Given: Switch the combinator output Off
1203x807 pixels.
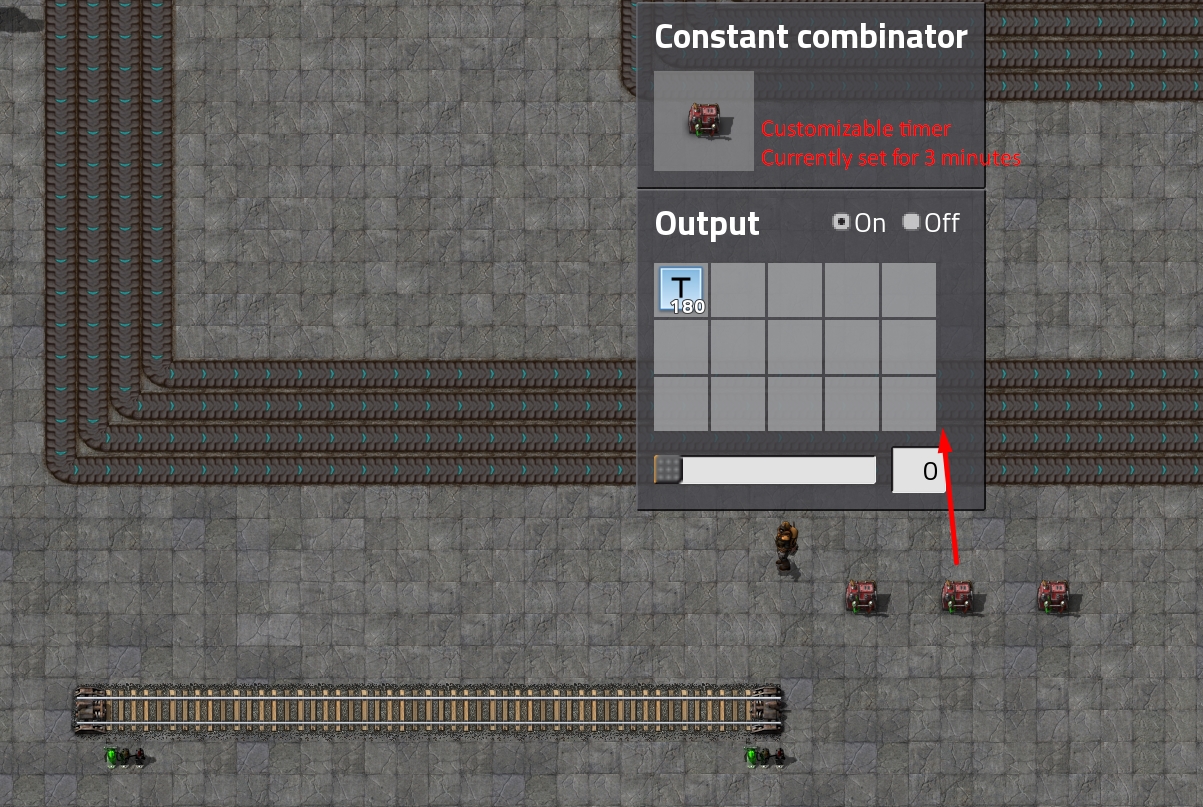Looking at the screenshot, I should tap(911, 222).
